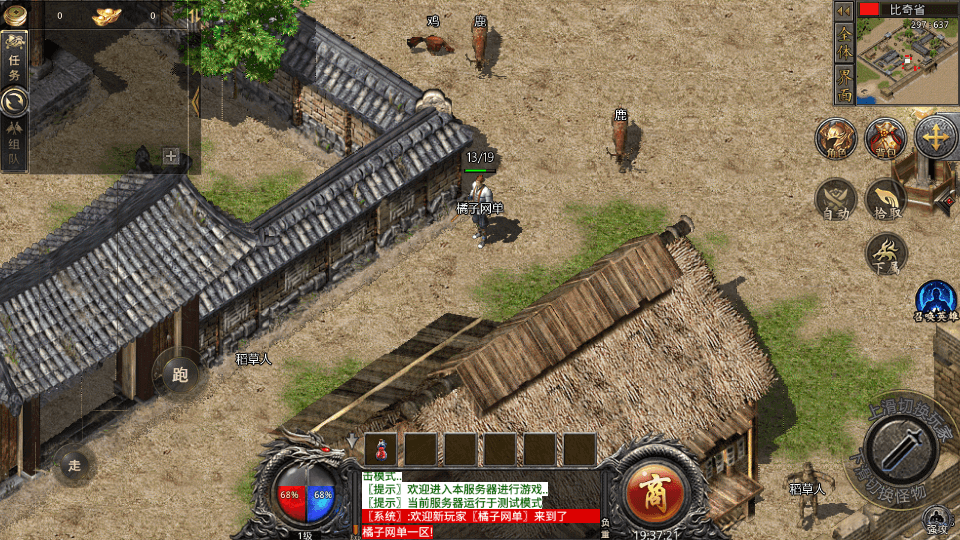Screen dimensions: 960x540
Task: Tap the 走 walk button
Action: click(74, 465)
